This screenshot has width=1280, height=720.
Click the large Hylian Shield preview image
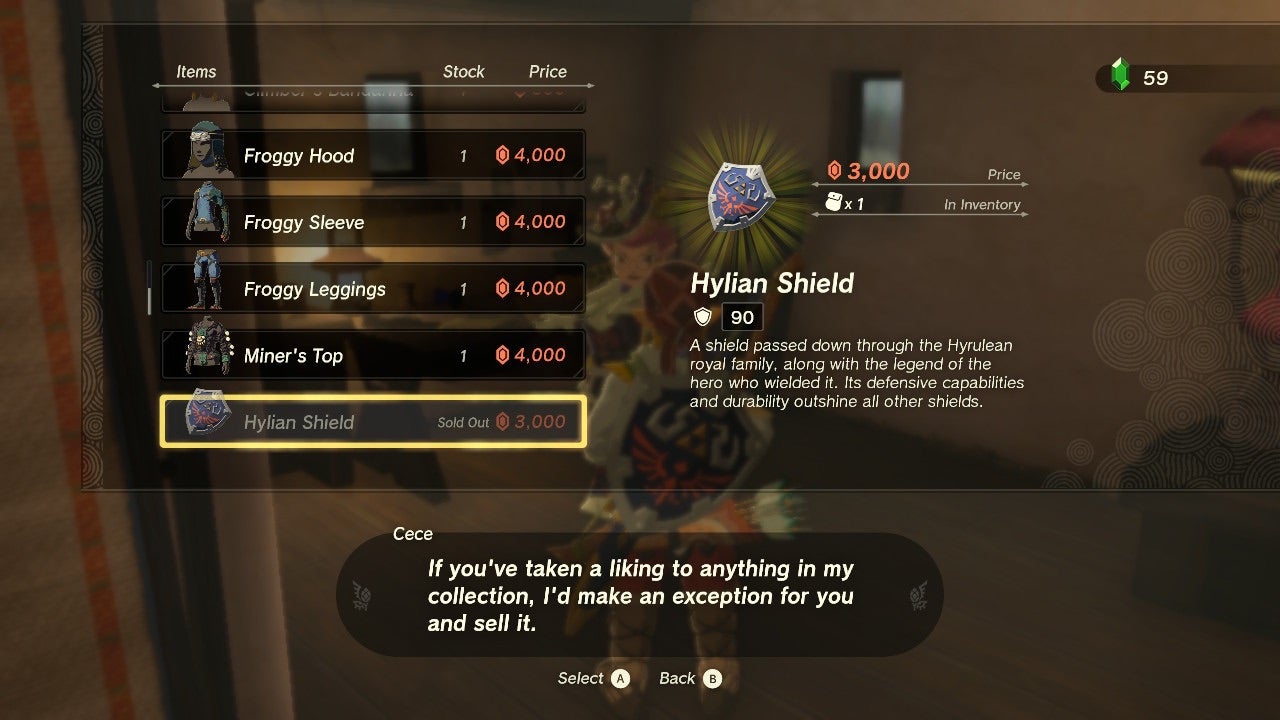point(741,197)
